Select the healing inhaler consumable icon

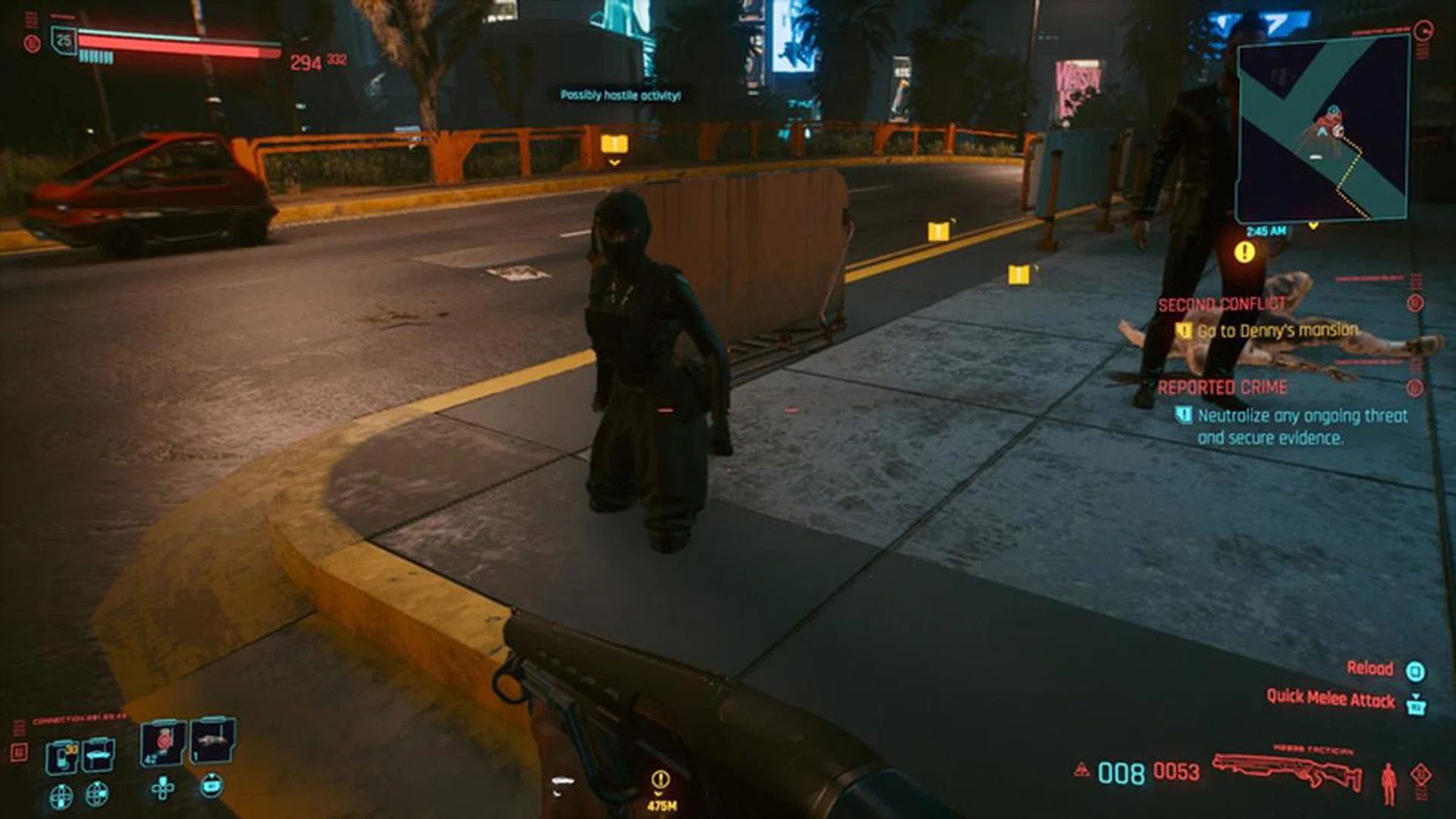[x=63, y=755]
